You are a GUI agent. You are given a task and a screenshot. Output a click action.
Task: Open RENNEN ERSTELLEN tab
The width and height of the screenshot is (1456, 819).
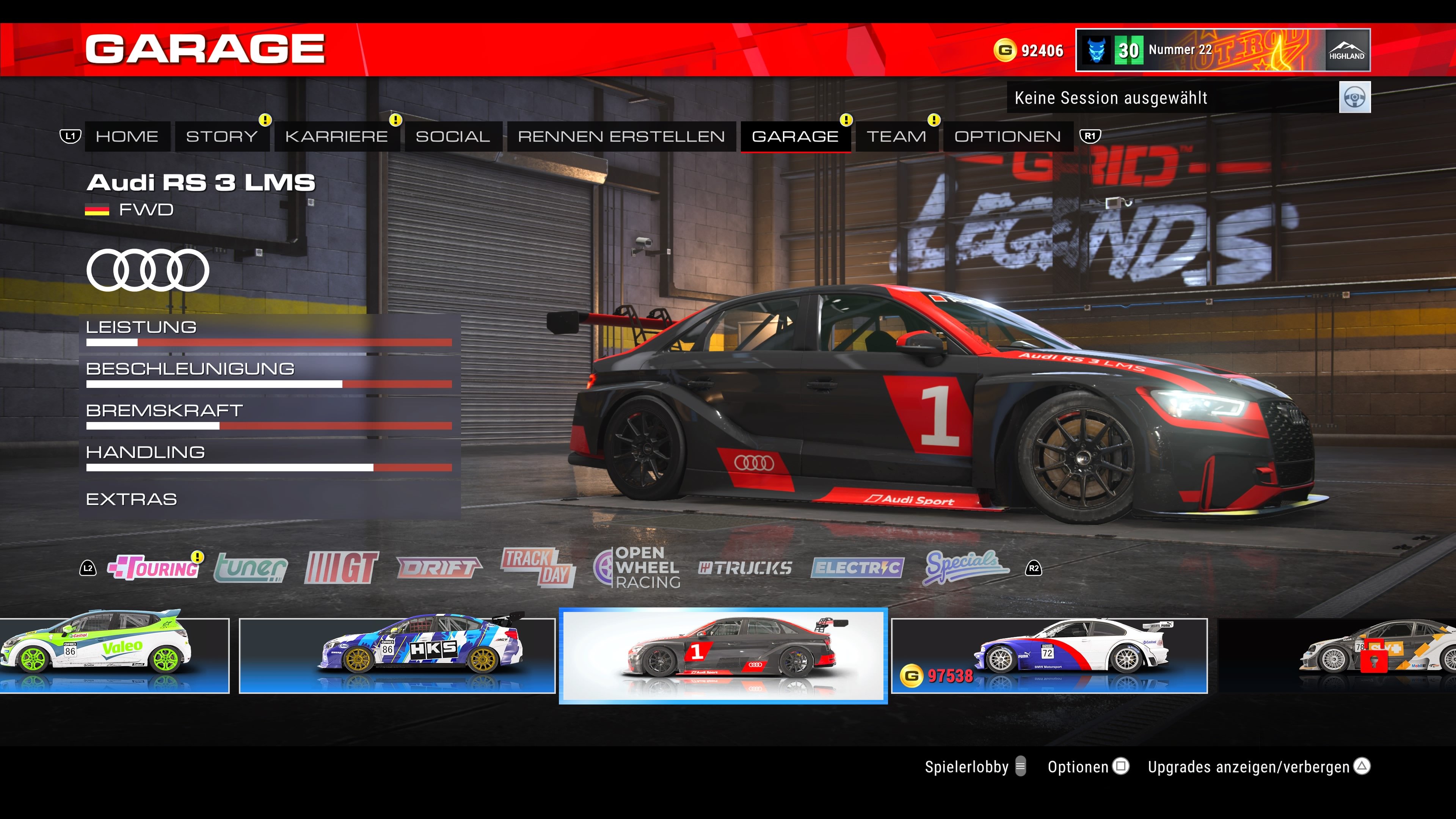click(x=621, y=137)
